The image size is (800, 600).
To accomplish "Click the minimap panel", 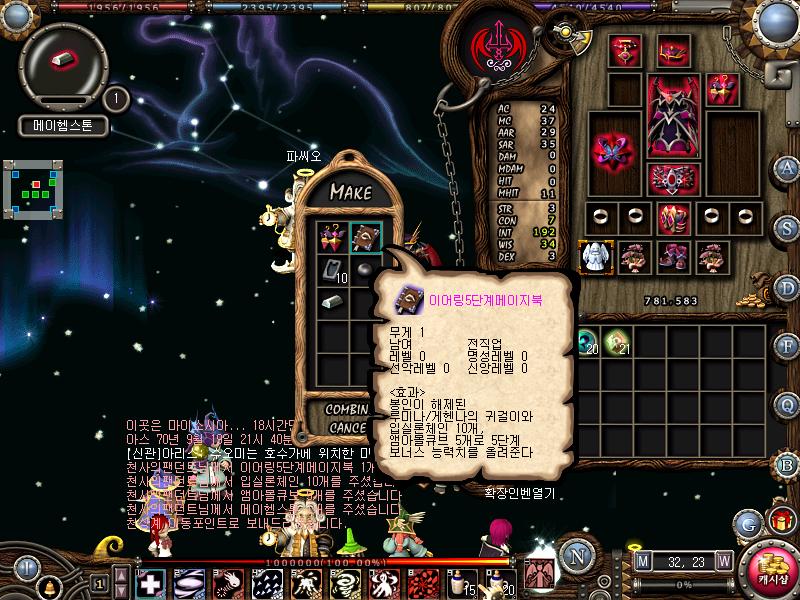I will pyautogui.click(x=34, y=188).
